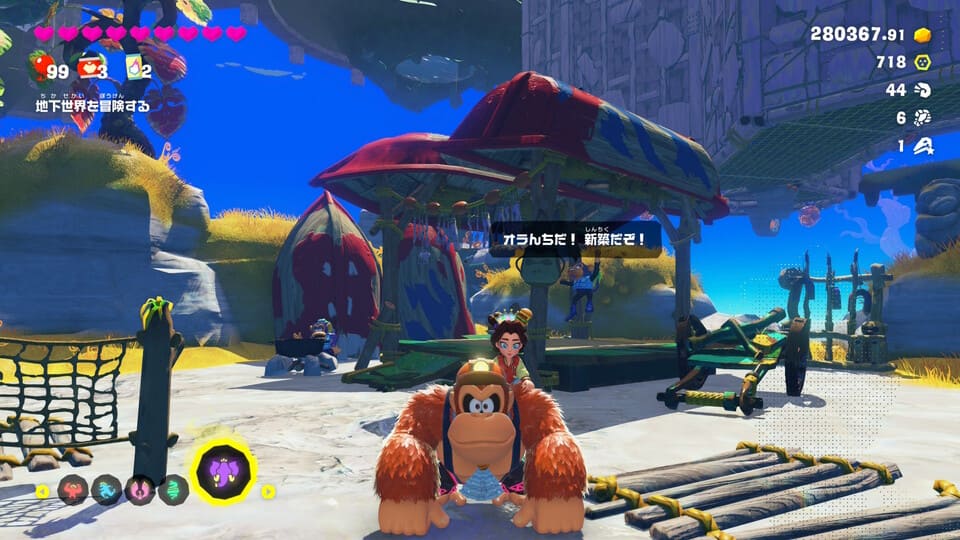This screenshot has width=960, height=540.
Task: Activate the pink Ostrich Bananza form
Action: [x=140, y=490]
